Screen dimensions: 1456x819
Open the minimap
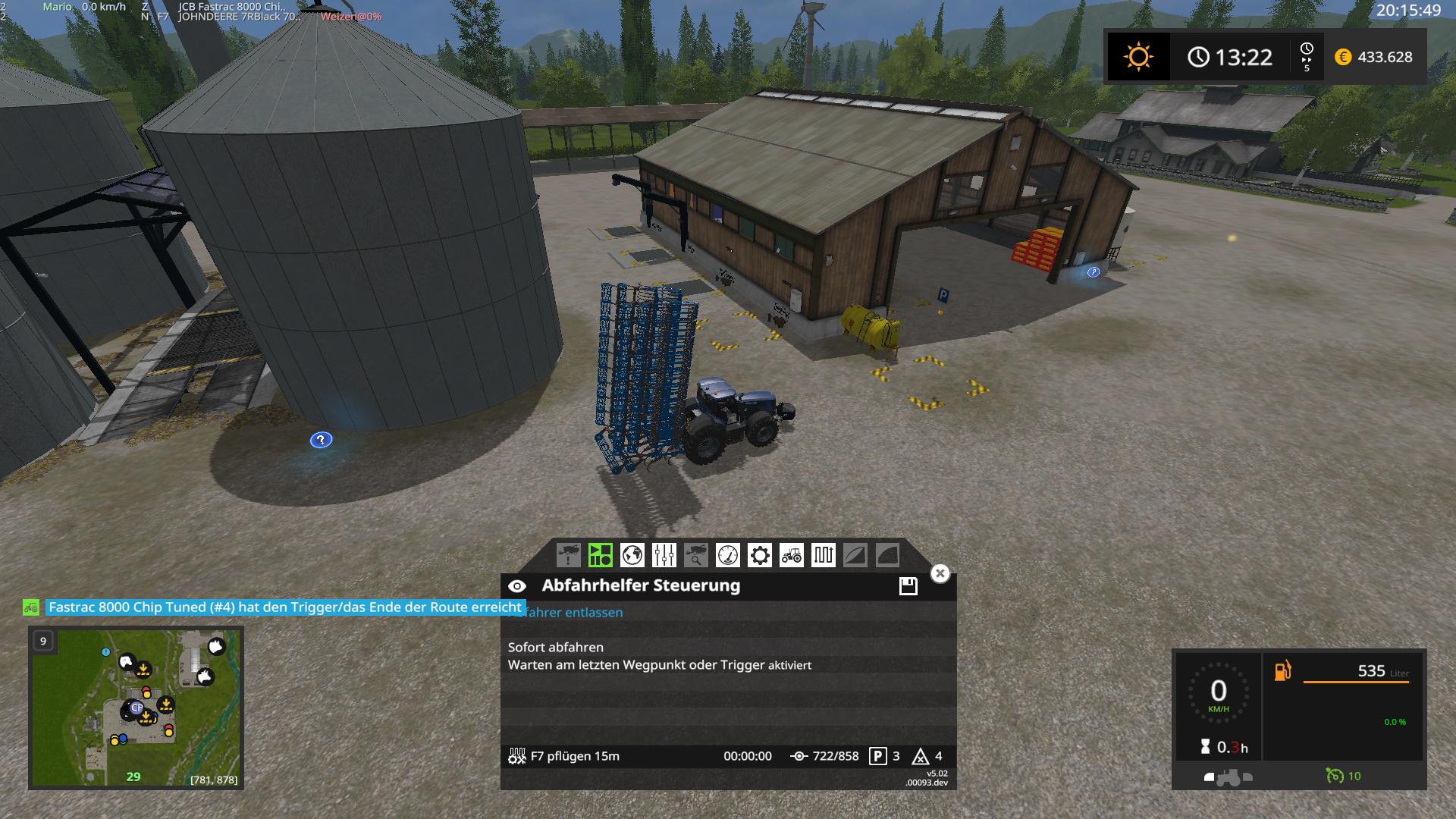click(x=136, y=707)
